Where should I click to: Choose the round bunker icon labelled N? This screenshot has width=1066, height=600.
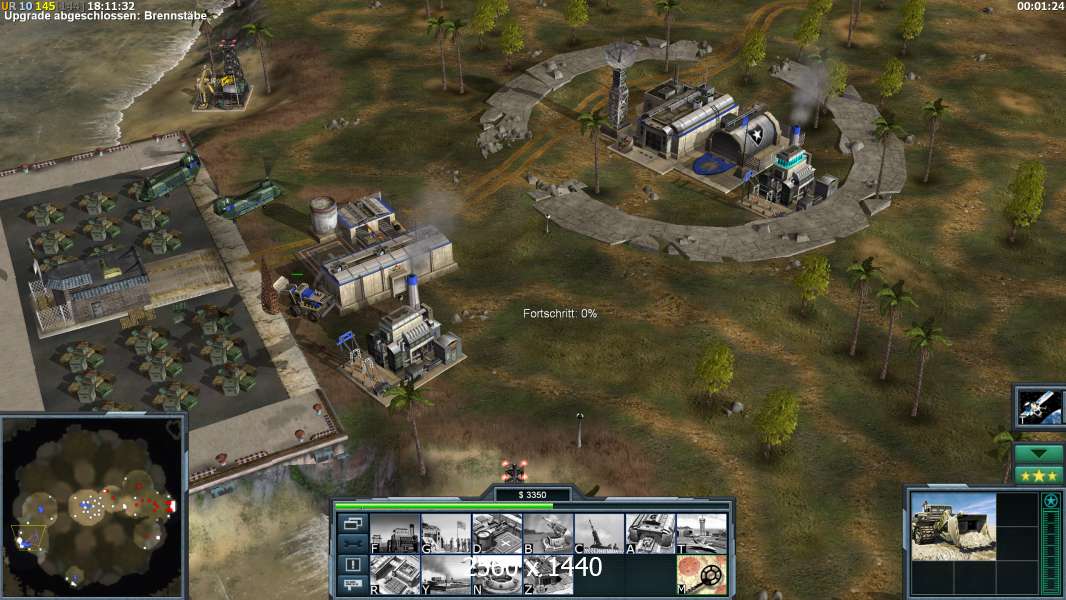point(497,574)
